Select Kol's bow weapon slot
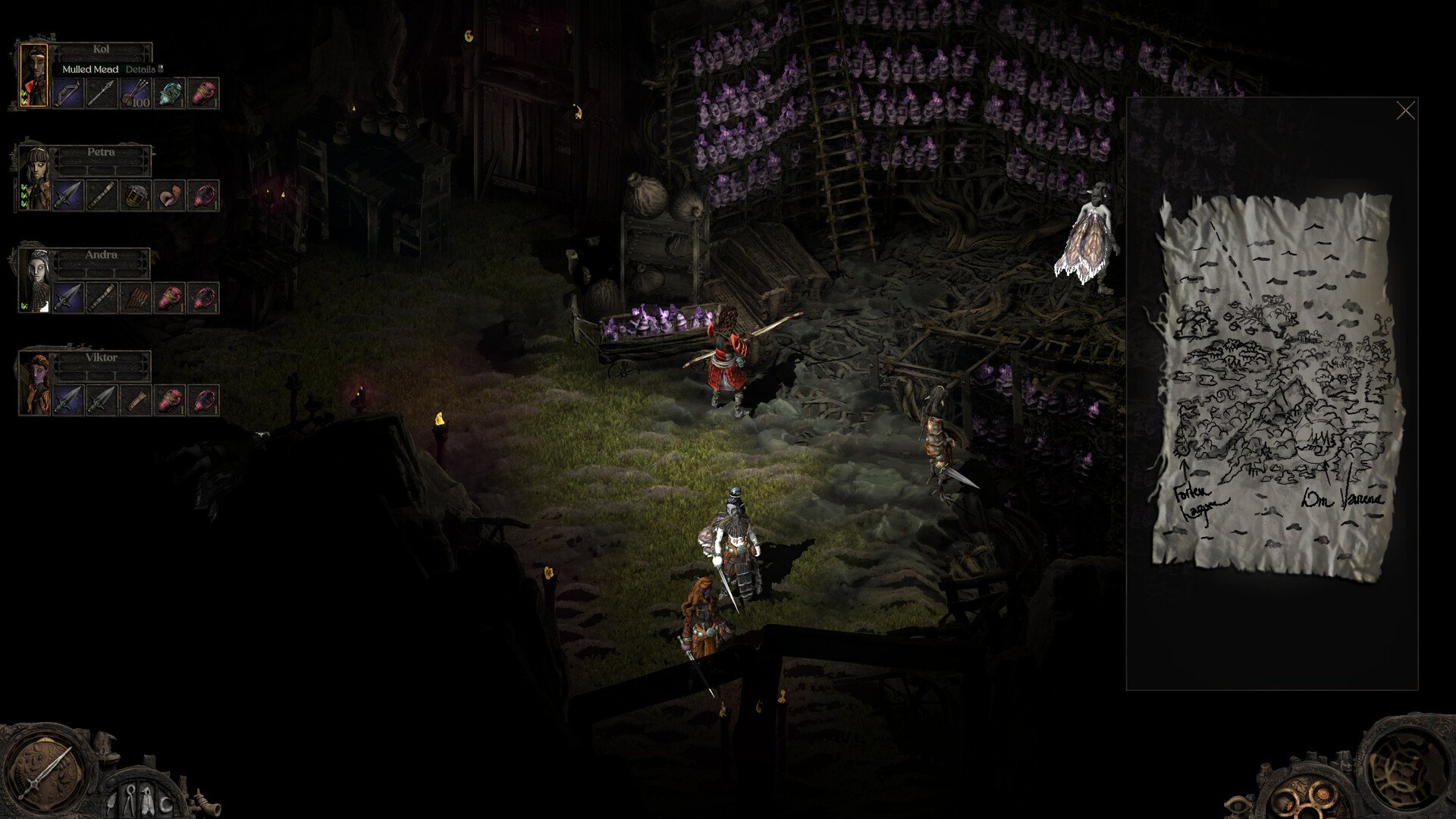The height and width of the screenshot is (819, 1456). click(68, 93)
